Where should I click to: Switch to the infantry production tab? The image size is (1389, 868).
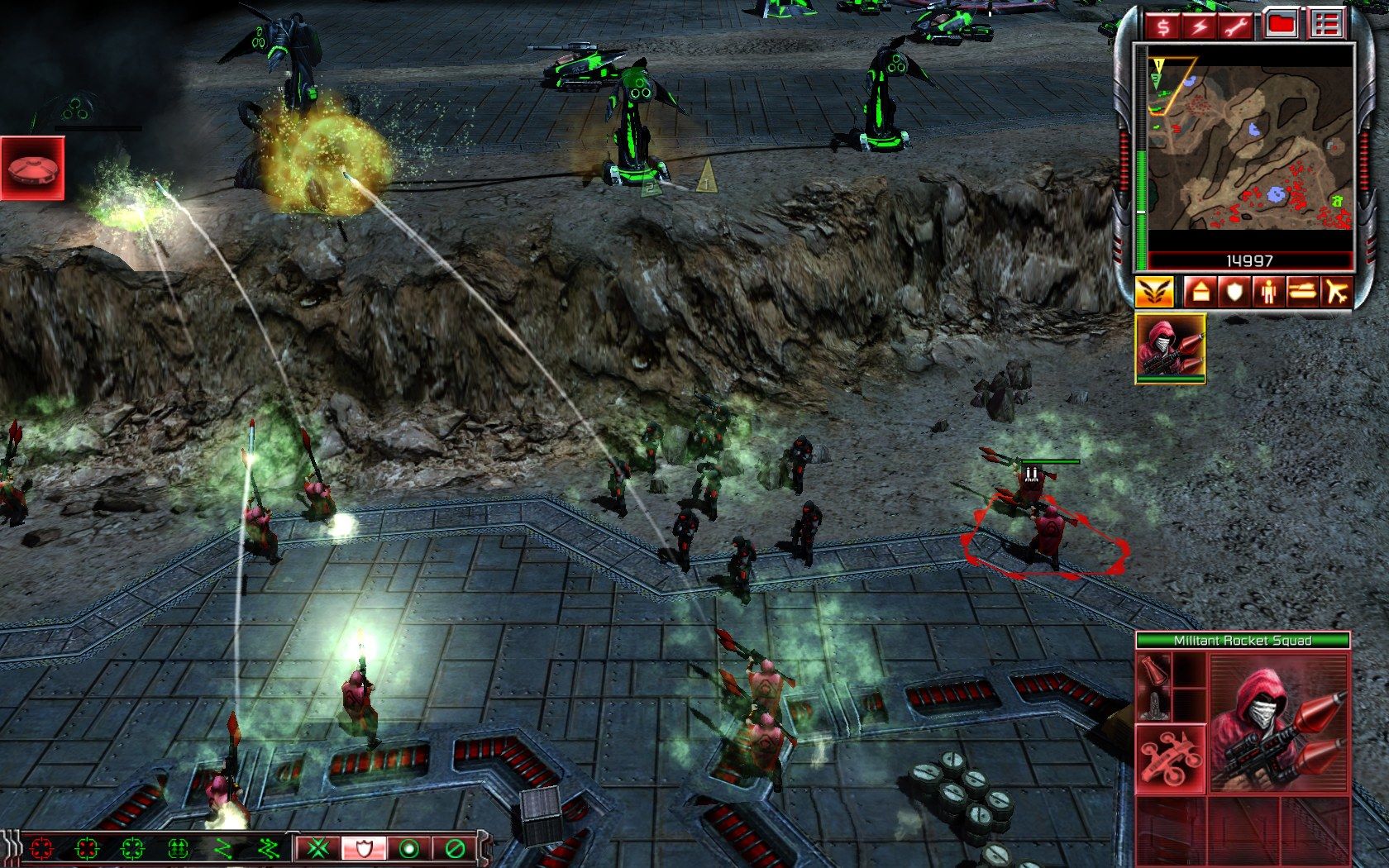click(x=1268, y=292)
